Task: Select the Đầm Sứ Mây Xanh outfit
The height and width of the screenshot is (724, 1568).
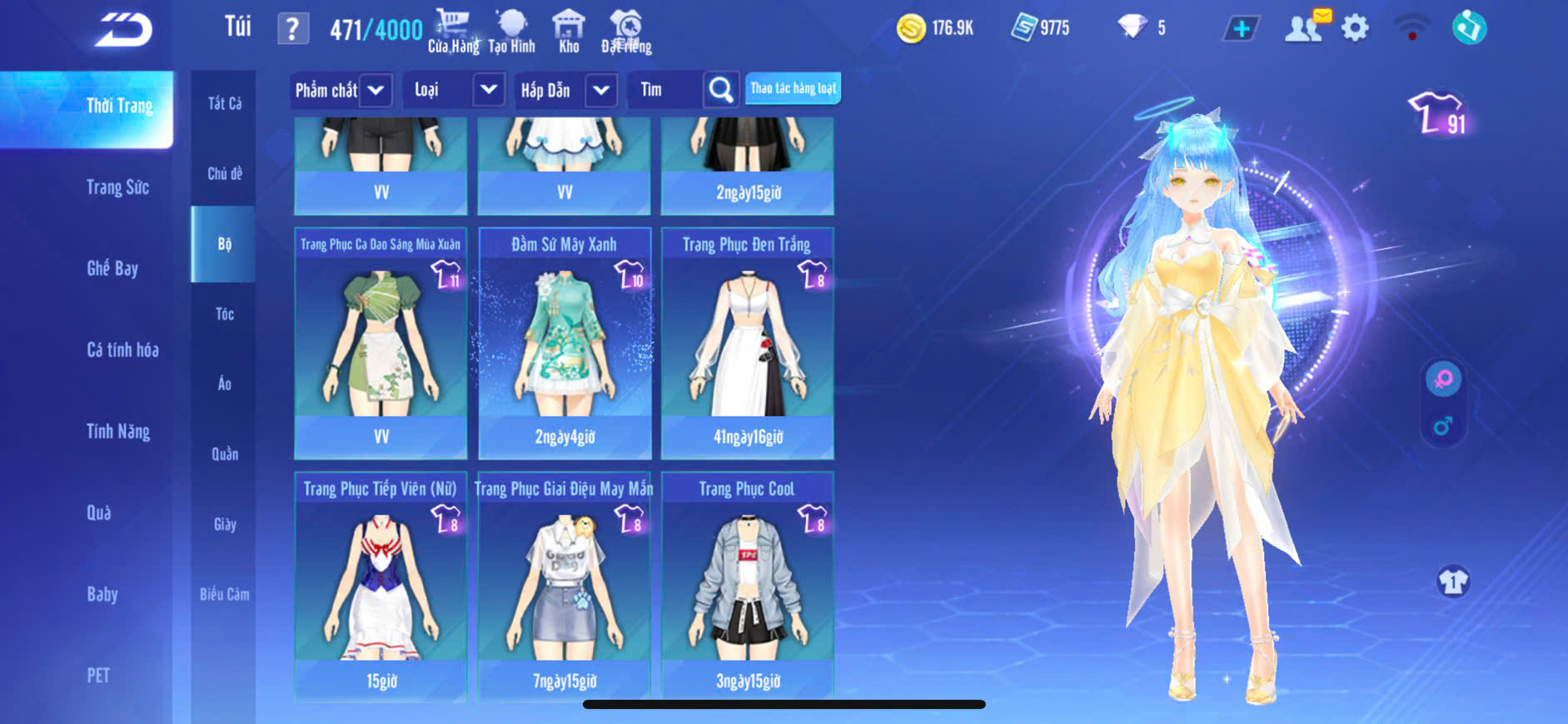Action: (x=565, y=343)
